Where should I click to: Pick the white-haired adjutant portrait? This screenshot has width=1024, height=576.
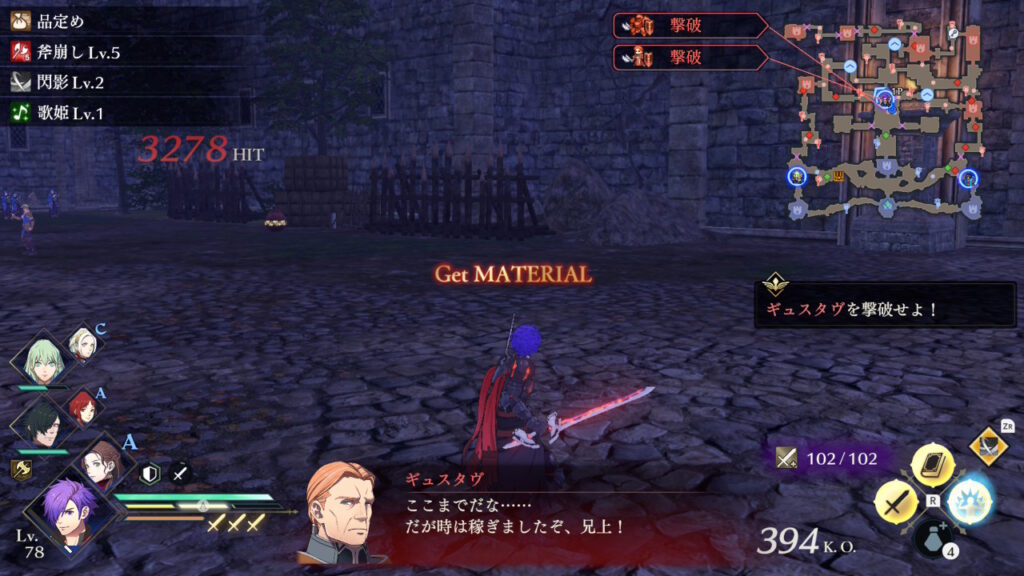[80, 344]
